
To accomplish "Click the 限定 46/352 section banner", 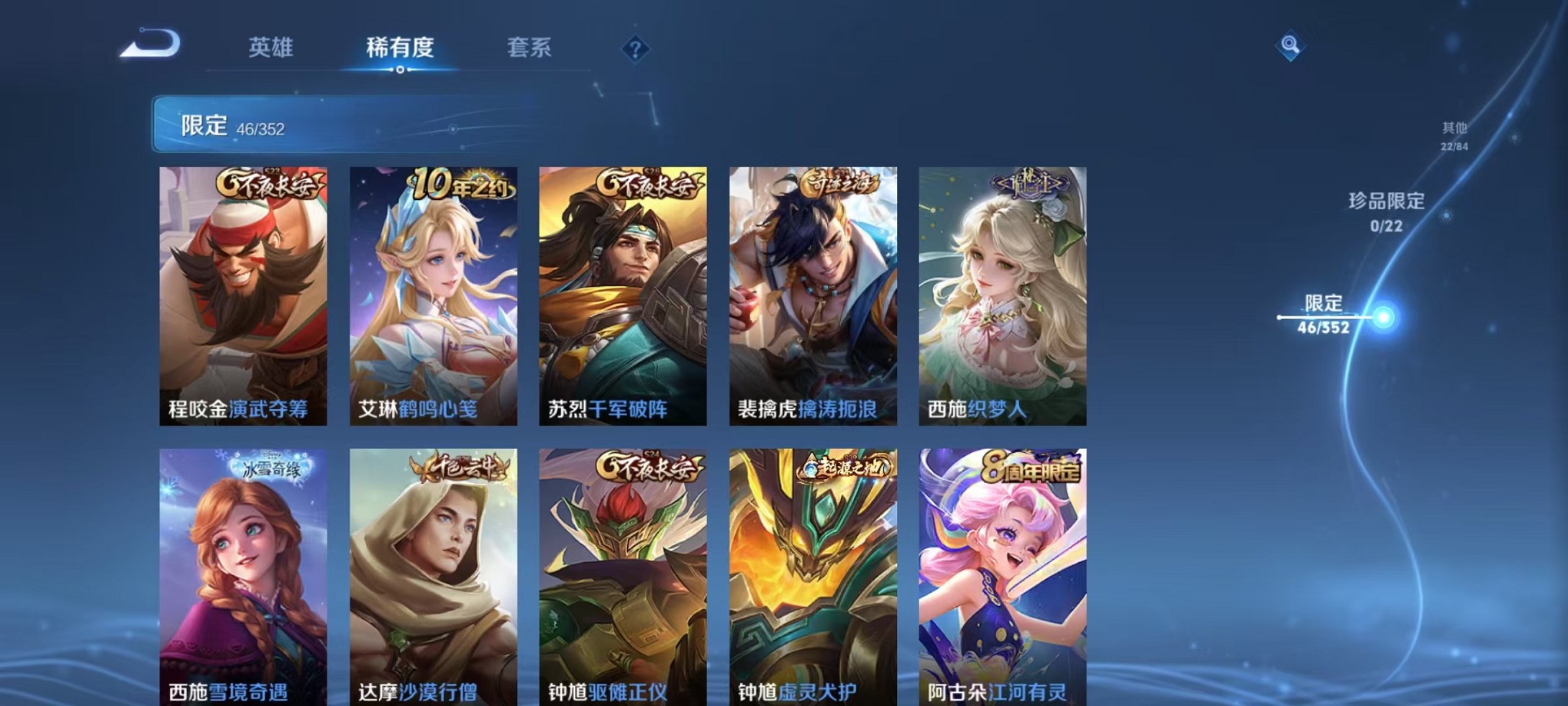I will (x=307, y=124).
